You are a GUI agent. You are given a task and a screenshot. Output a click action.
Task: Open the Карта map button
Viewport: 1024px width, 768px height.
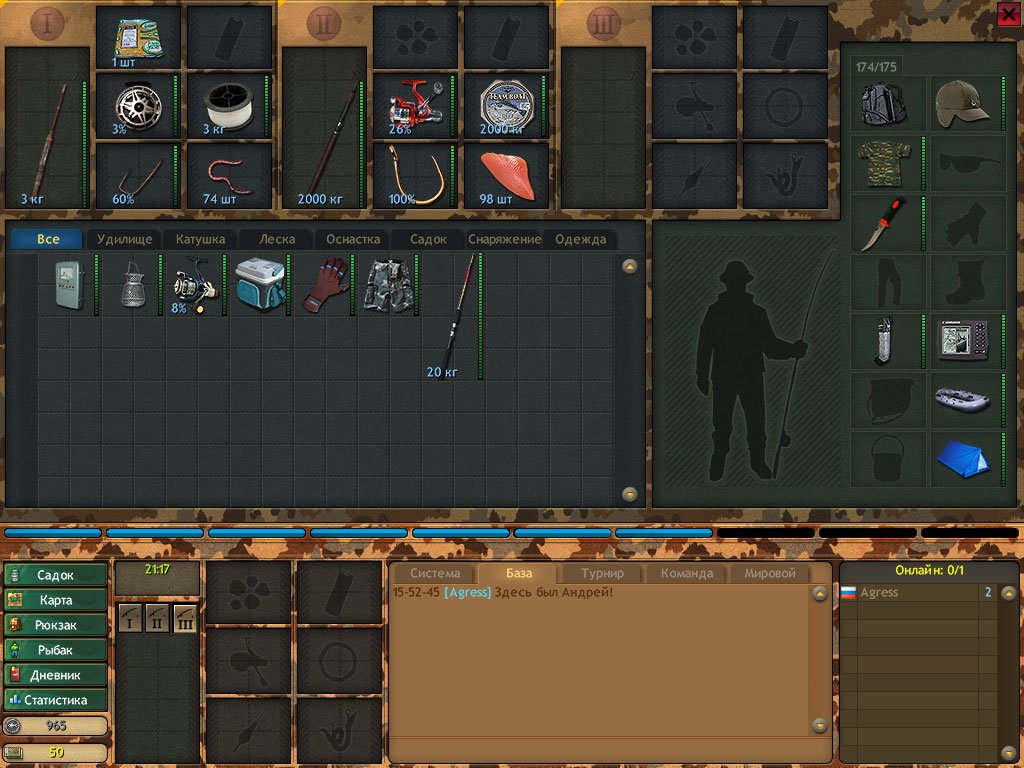[56, 600]
